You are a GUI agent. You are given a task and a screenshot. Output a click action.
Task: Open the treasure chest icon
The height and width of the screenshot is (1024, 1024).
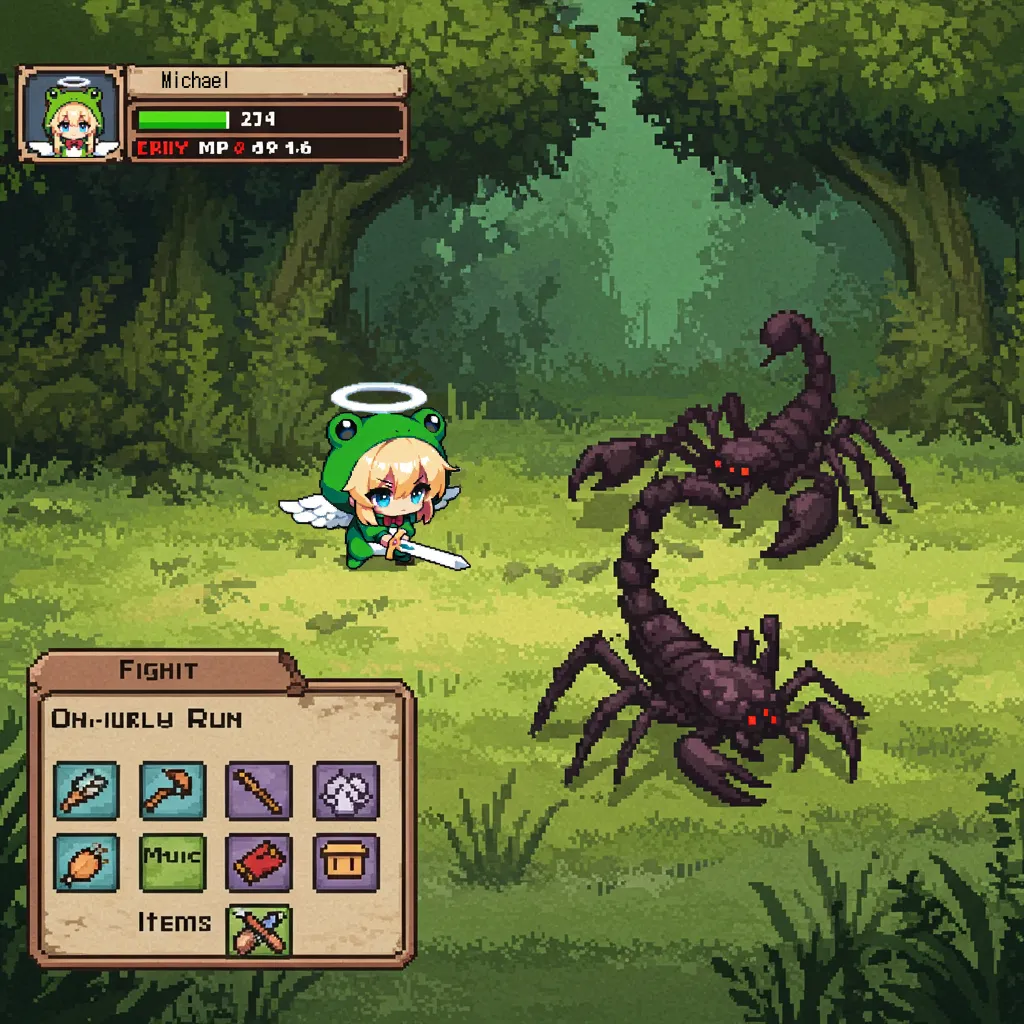point(346,862)
